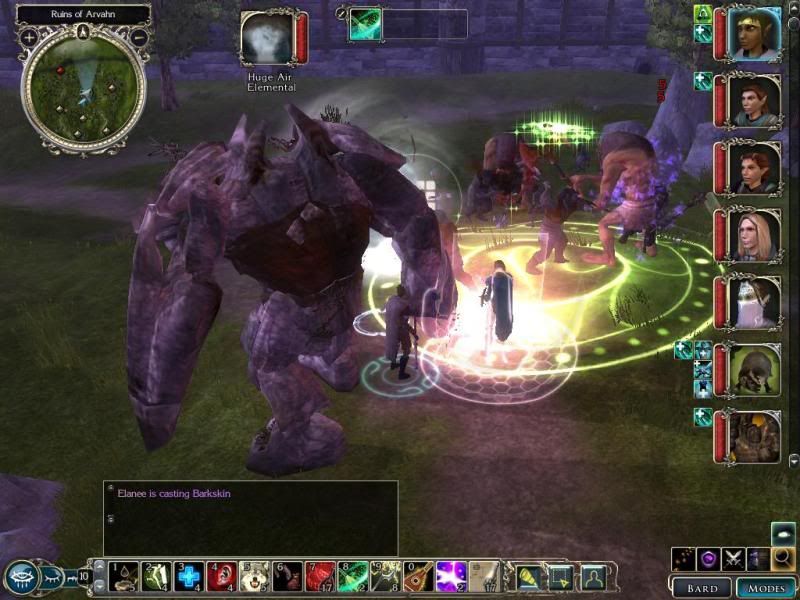Use the lute instrument hotbar slot

pyautogui.click(x=419, y=576)
